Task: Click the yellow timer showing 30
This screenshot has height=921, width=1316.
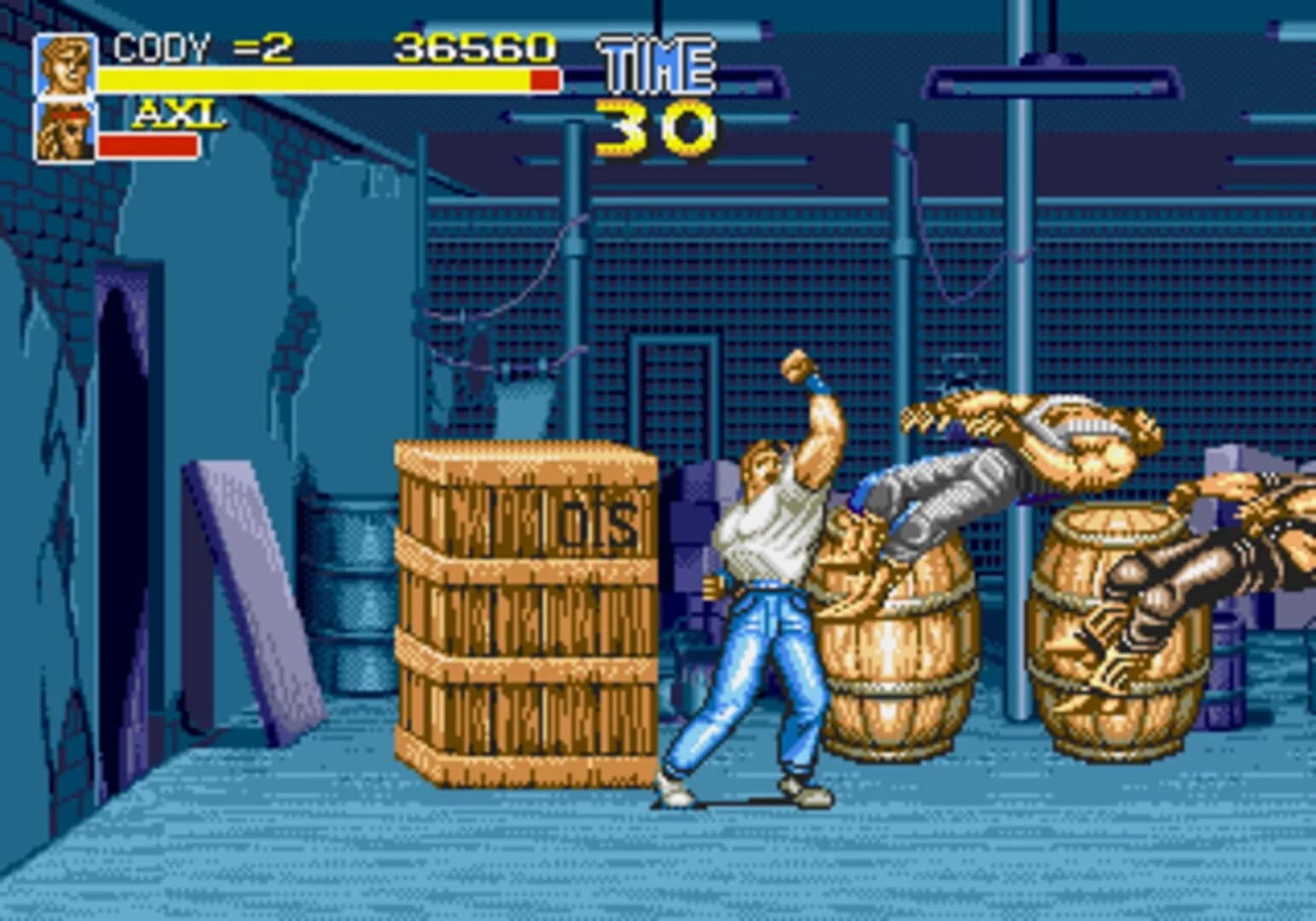Action: 653,129
